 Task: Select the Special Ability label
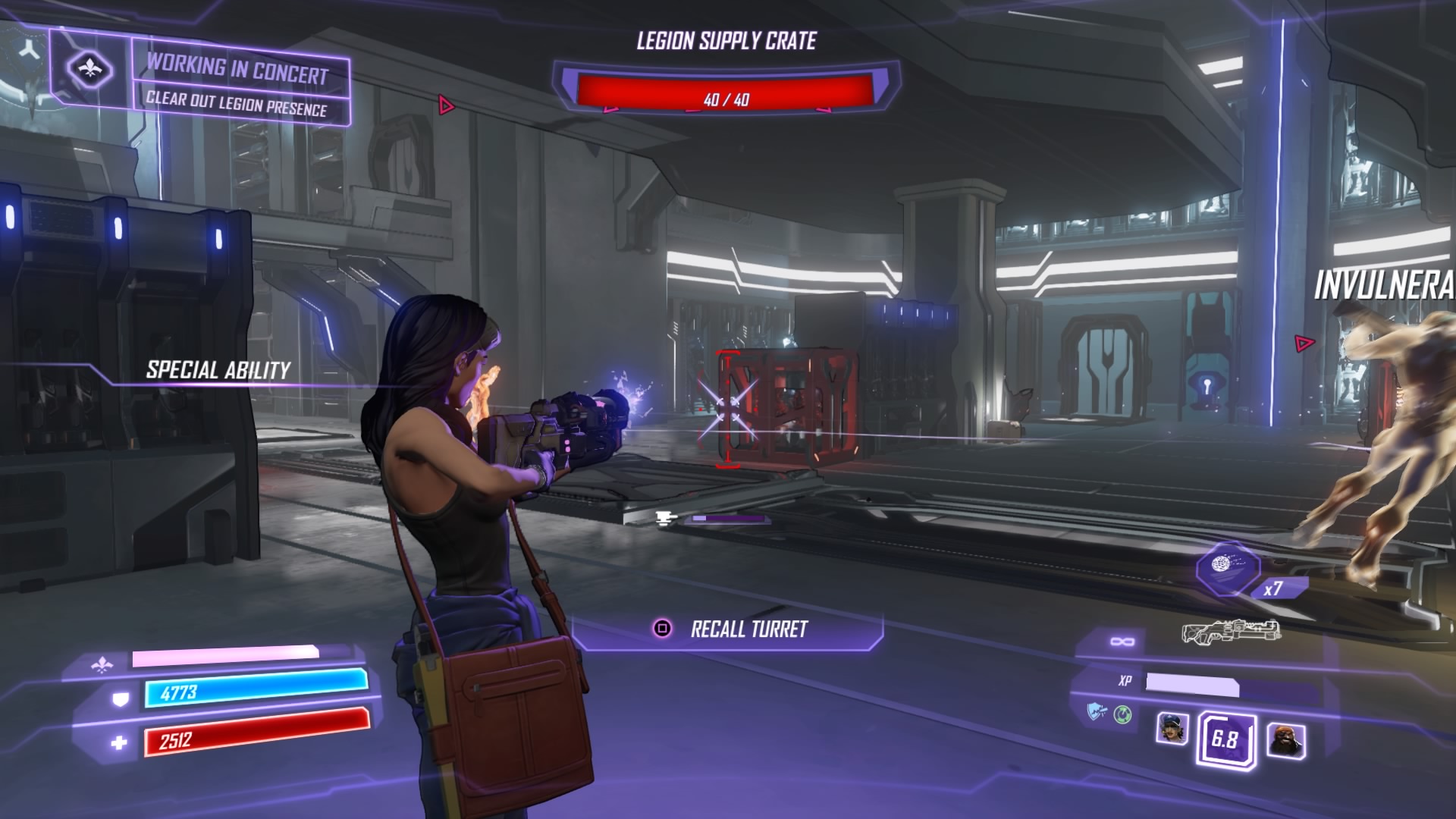218,370
